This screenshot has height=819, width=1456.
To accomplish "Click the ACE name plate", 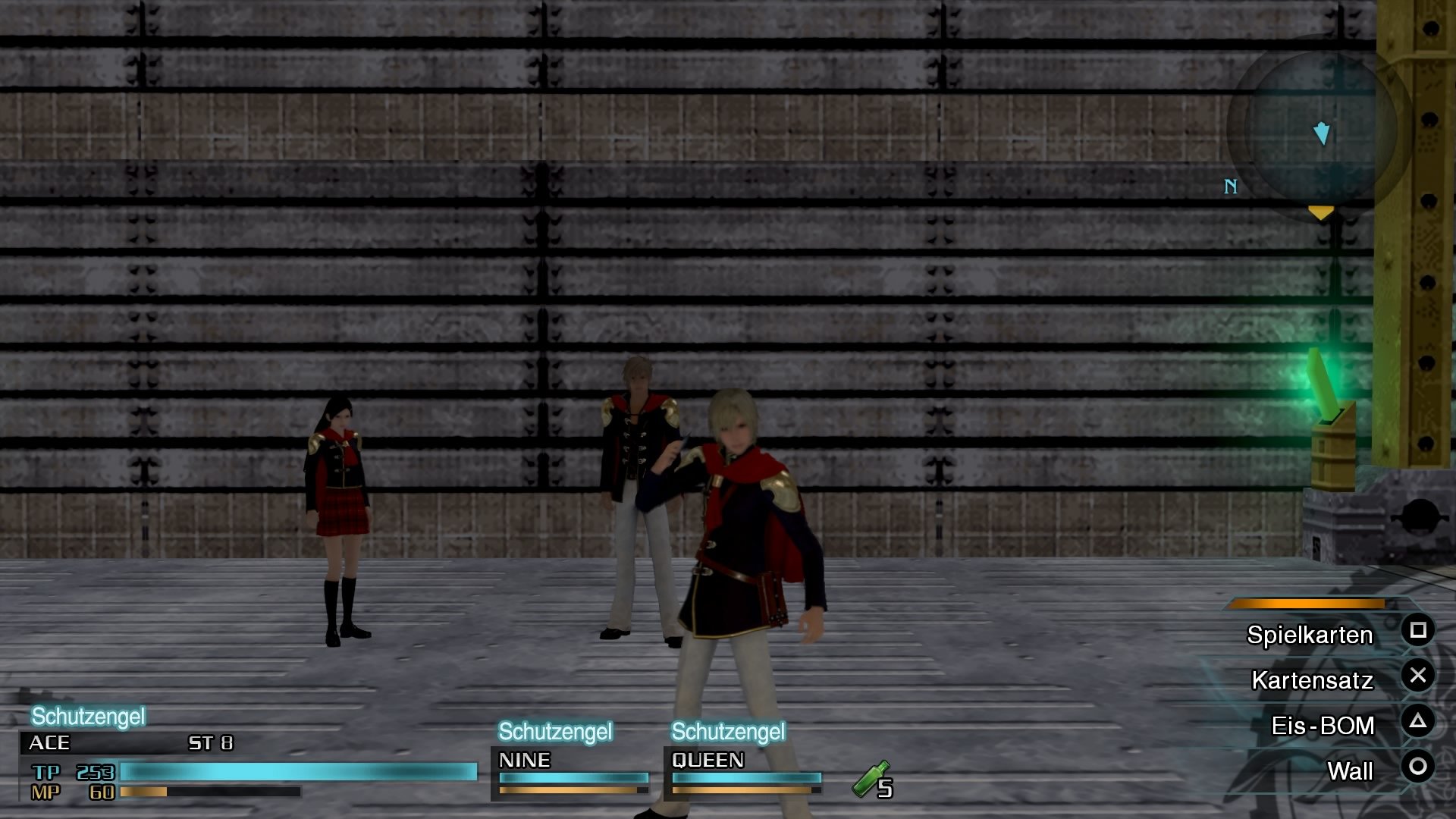I will click(x=49, y=744).
